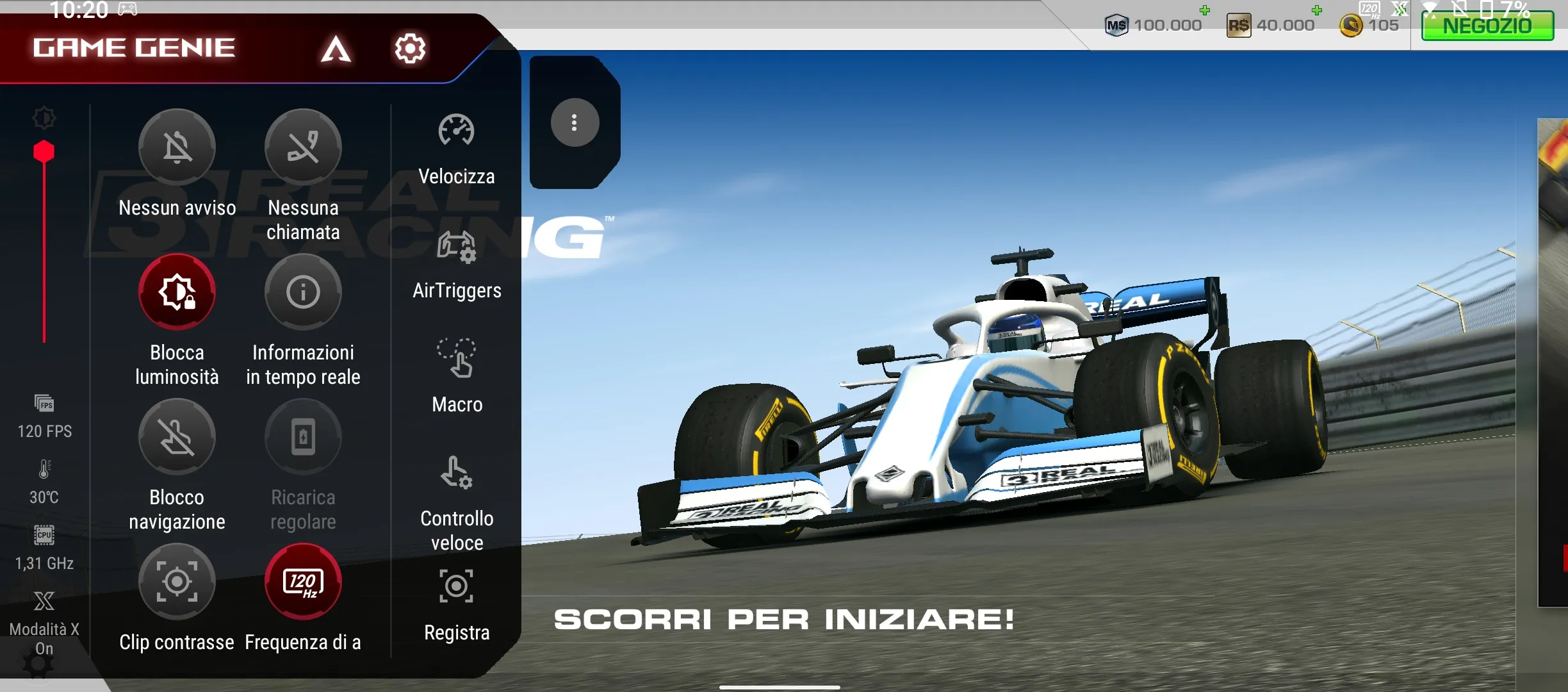Image resolution: width=1568 pixels, height=692 pixels.
Task: Activate Ricarica regolare charging mode
Action: tap(304, 437)
